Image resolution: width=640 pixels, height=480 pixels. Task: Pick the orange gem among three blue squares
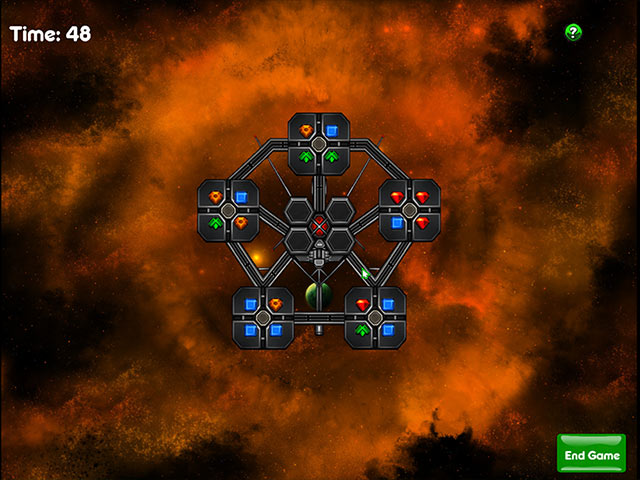(x=276, y=304)
